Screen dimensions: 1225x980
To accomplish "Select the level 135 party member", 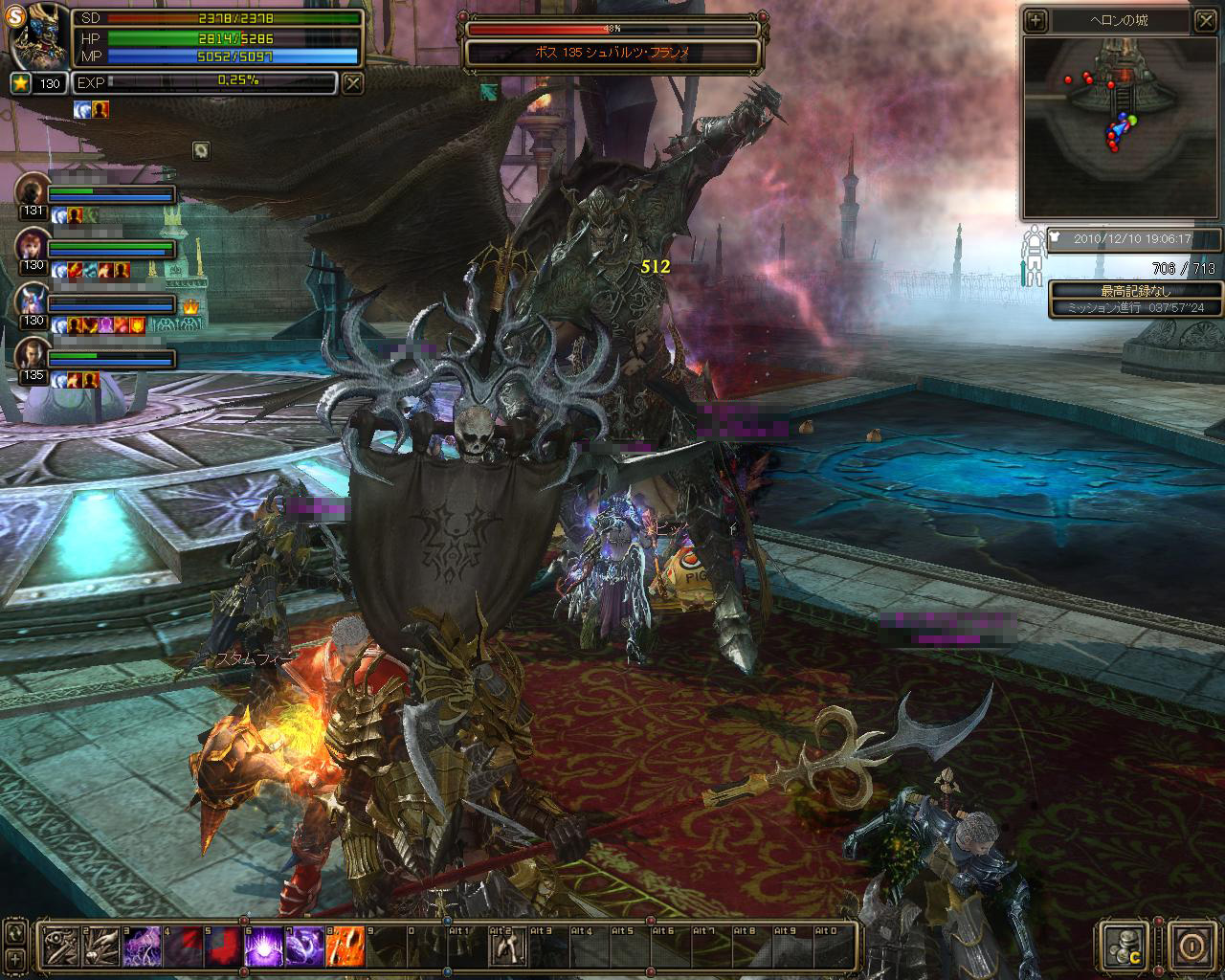I will 33,354.
